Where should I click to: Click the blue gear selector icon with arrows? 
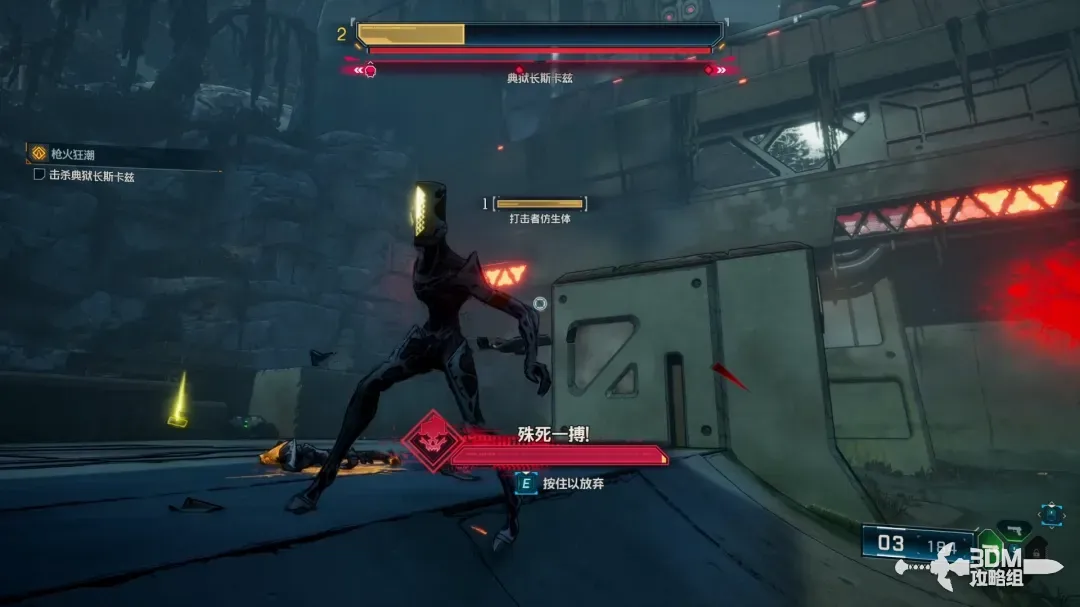pos(1050,515)
